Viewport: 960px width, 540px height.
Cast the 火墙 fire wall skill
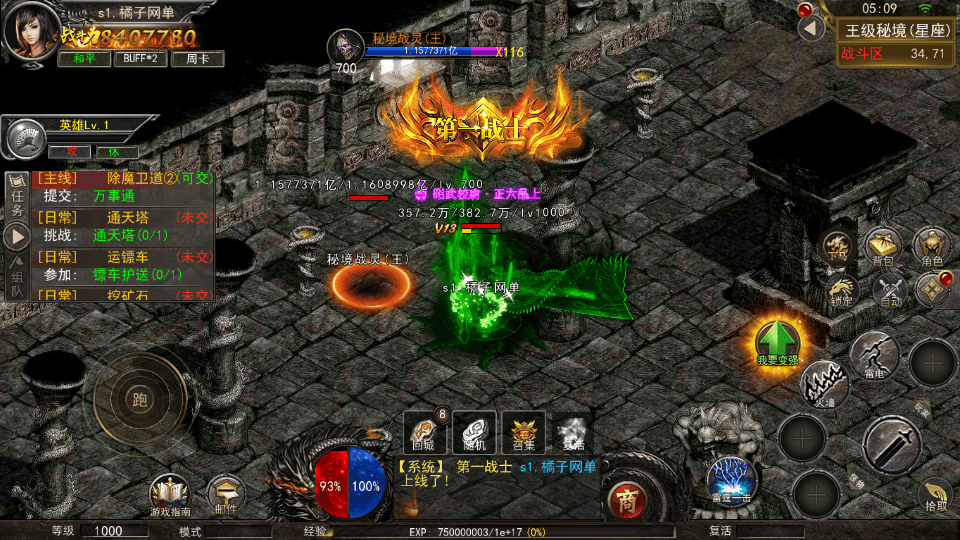(824, 385)
